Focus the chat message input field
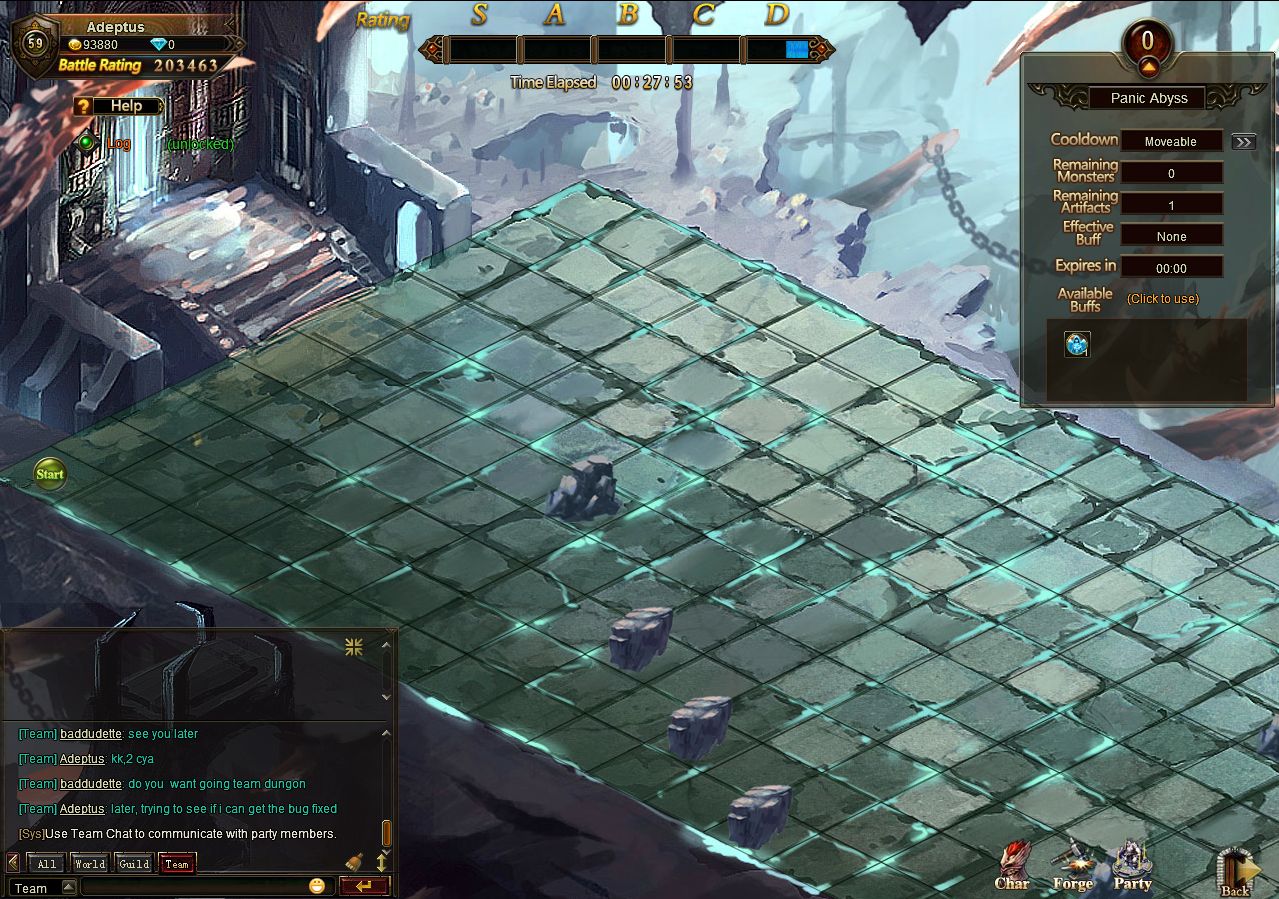 tap(193, 887)
